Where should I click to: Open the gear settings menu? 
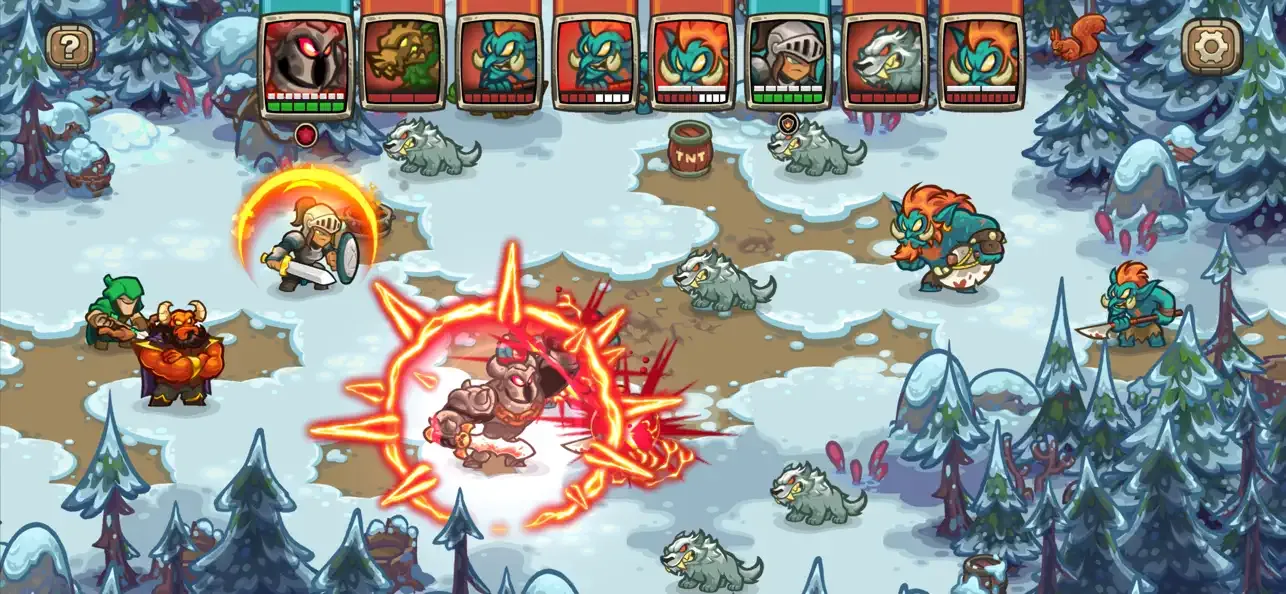coord(1212,46)
